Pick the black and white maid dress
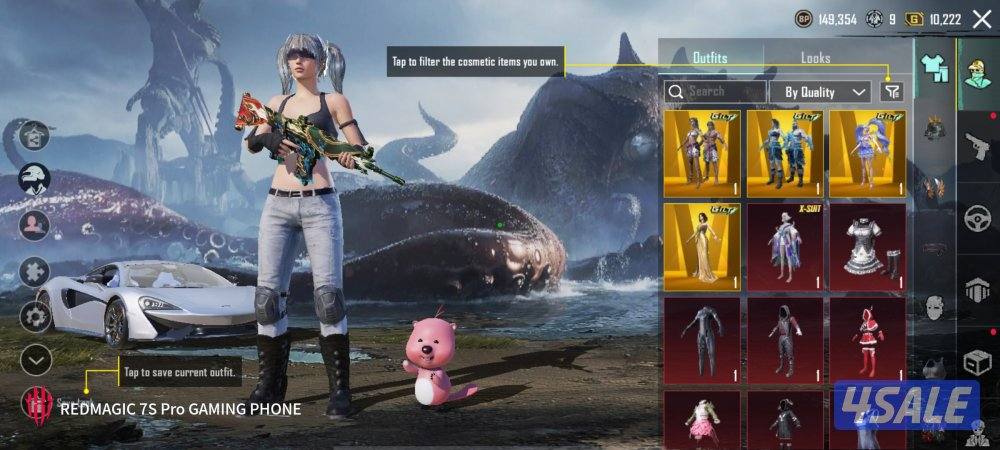Screen dimensions: 1000x450 pyautogui.click(x=867, y=247)
